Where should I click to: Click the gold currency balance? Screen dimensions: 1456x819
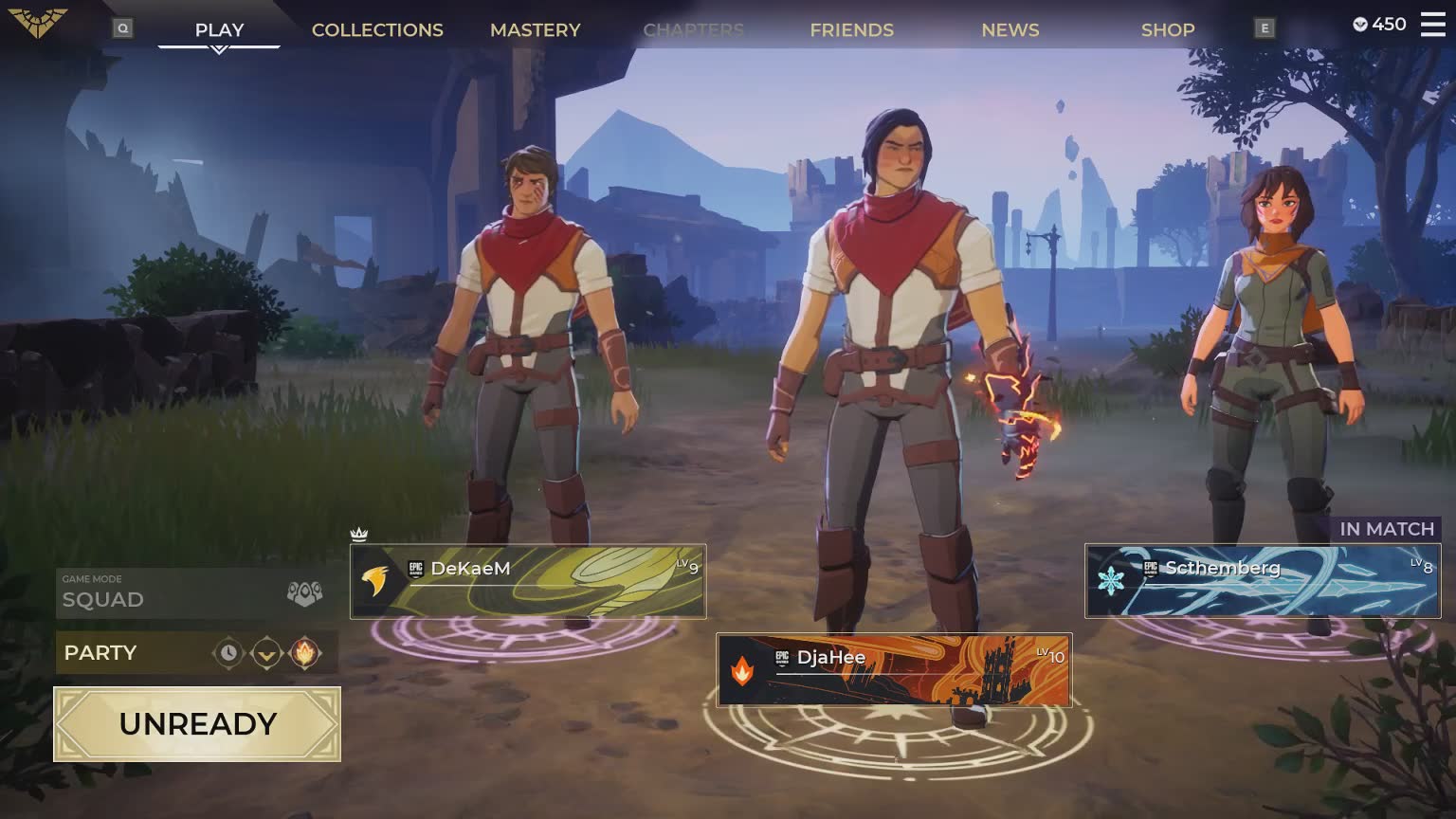pyautogui.click(x=1379, y=25)
